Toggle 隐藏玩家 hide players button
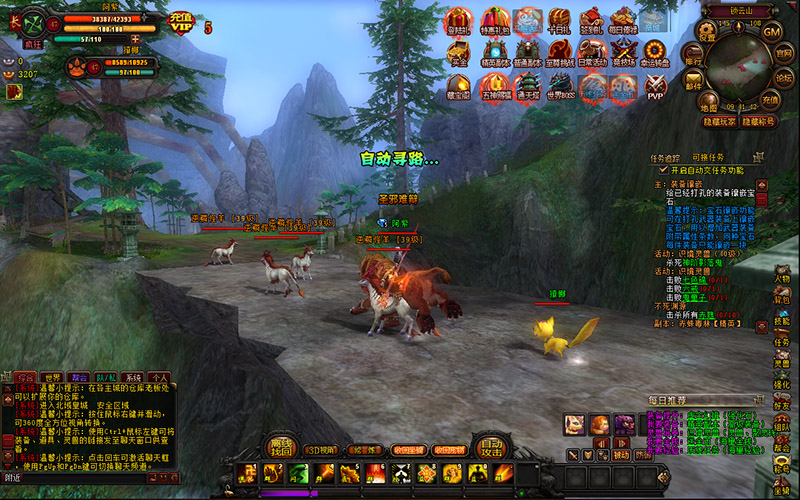800x500 pixels. point(718,121)
